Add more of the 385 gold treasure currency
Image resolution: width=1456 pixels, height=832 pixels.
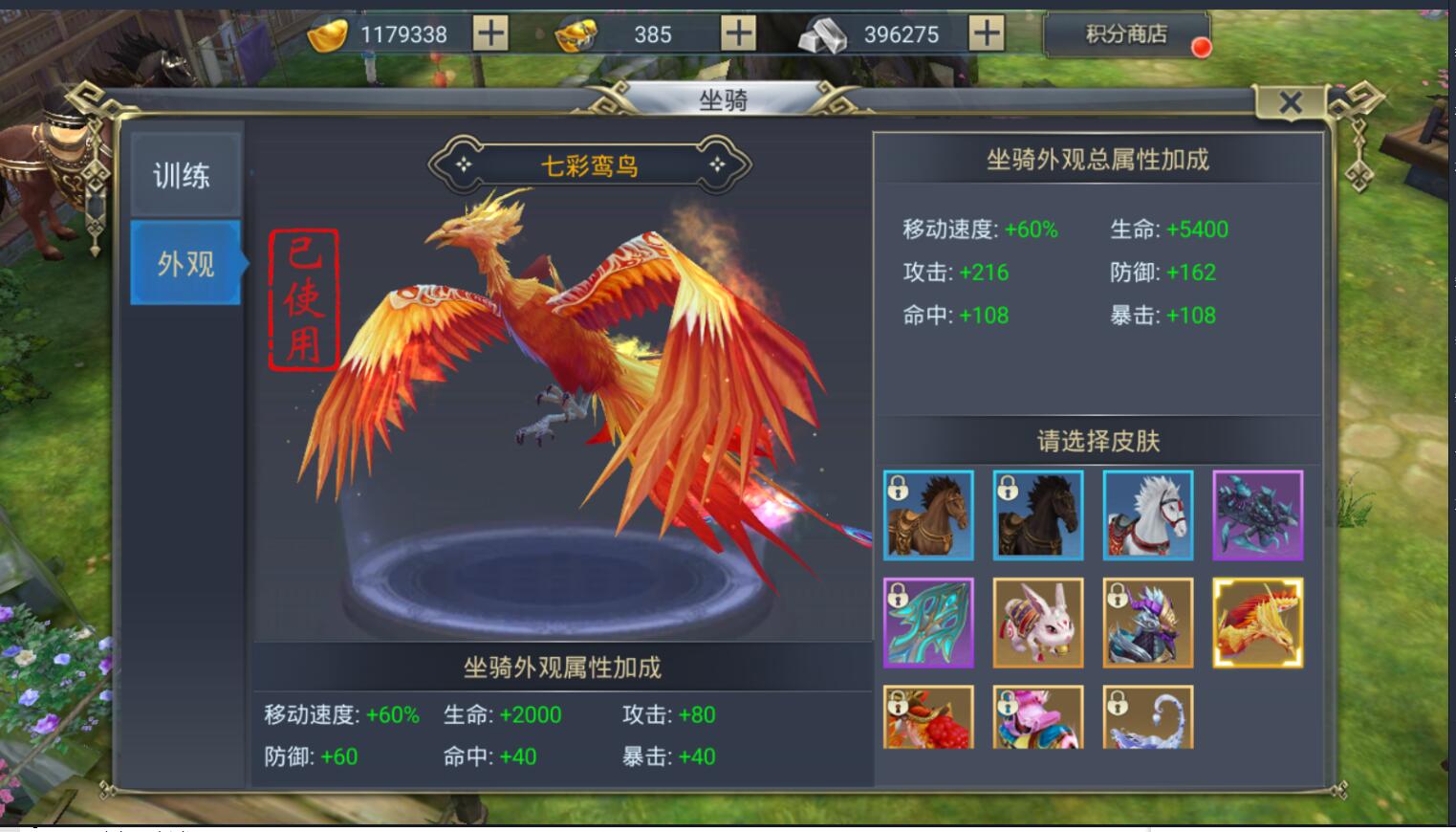tap(738, 34)
